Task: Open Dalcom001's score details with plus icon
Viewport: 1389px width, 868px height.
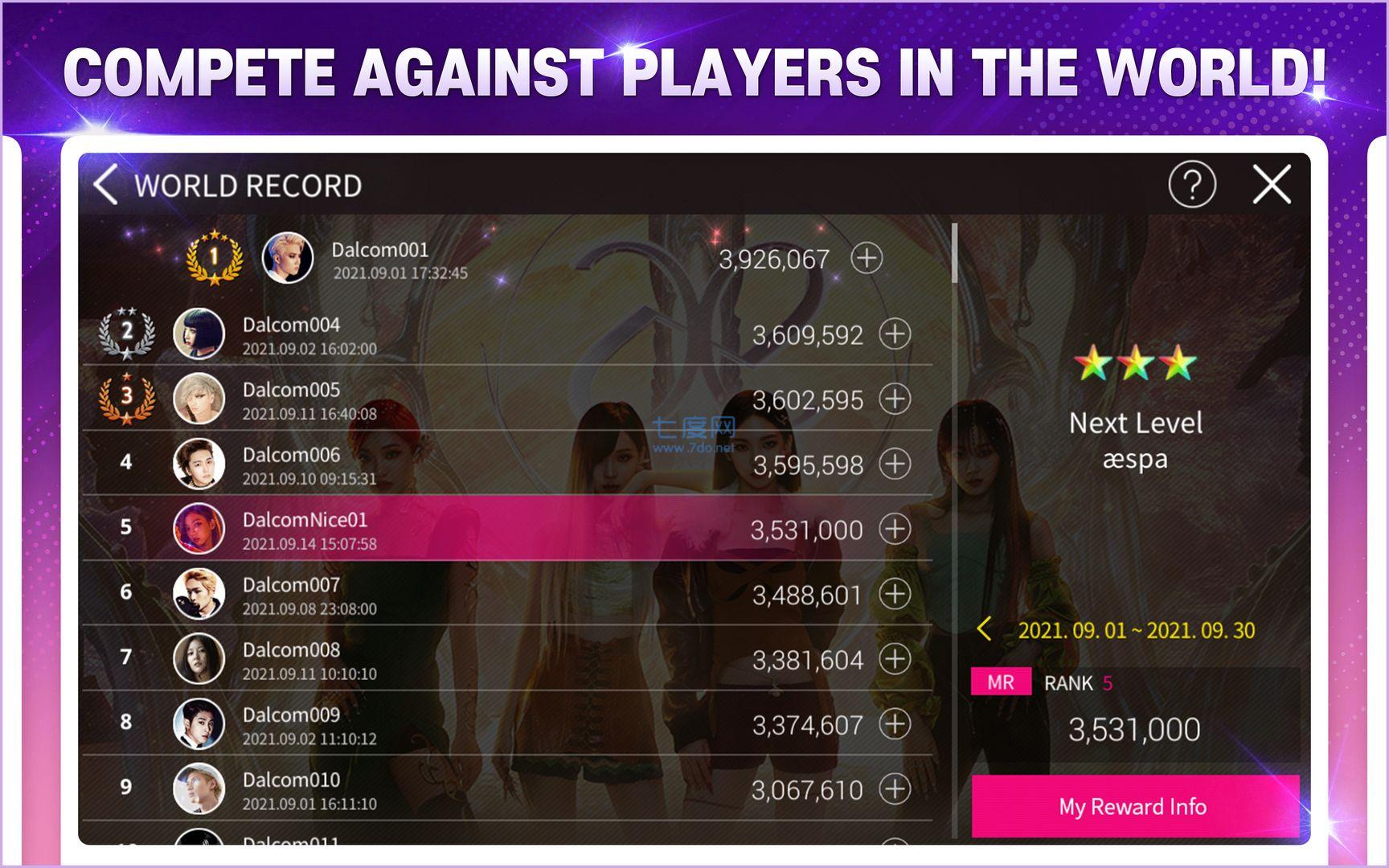Action: tap(867, 259)
